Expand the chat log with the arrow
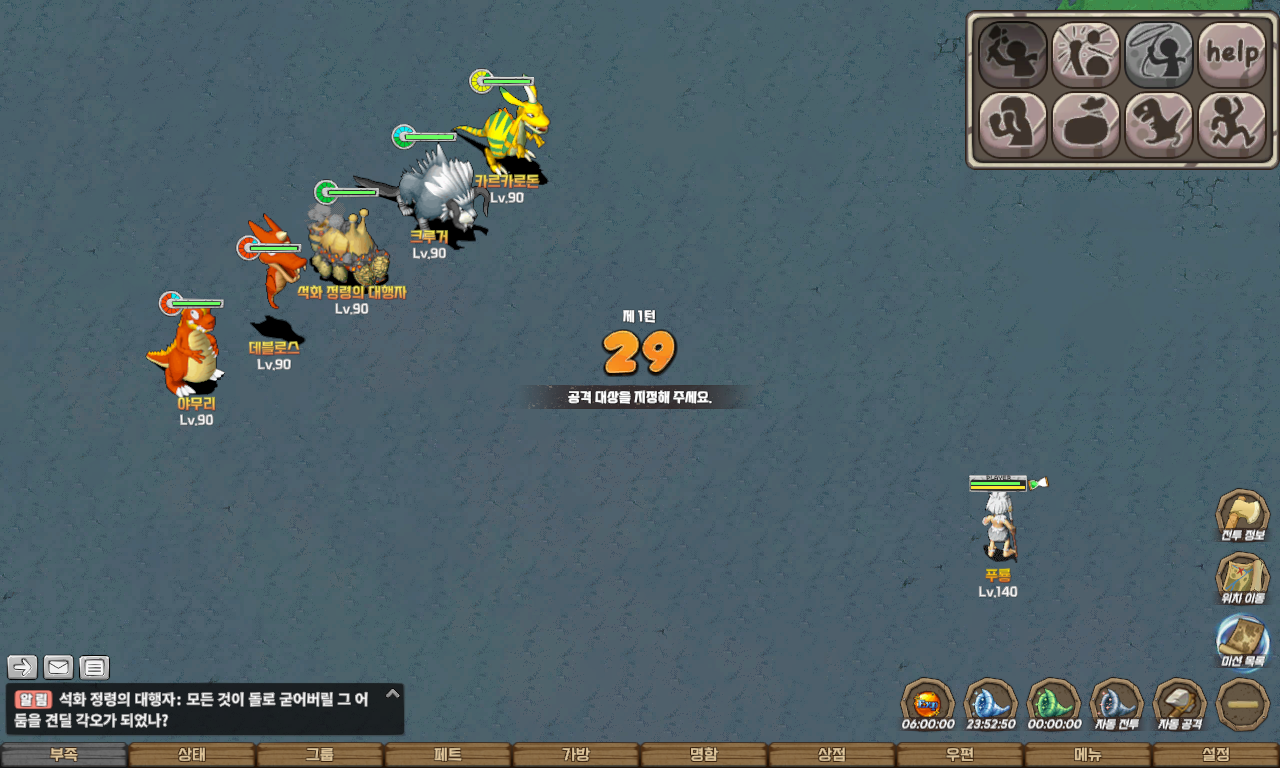 [393, 693]
